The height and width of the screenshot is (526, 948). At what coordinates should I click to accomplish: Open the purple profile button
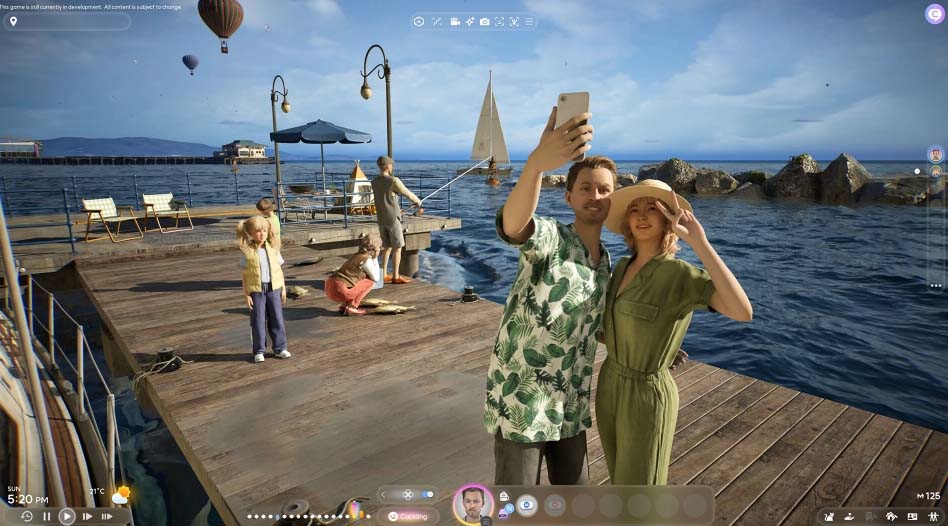tap(935, 14)
